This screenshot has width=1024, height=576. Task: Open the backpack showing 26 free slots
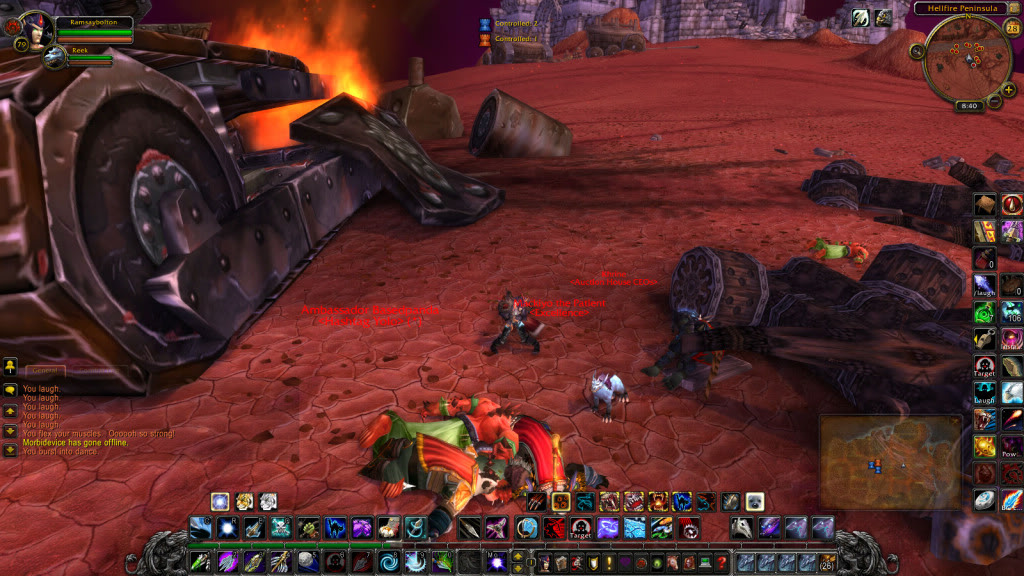coord(827,563)
